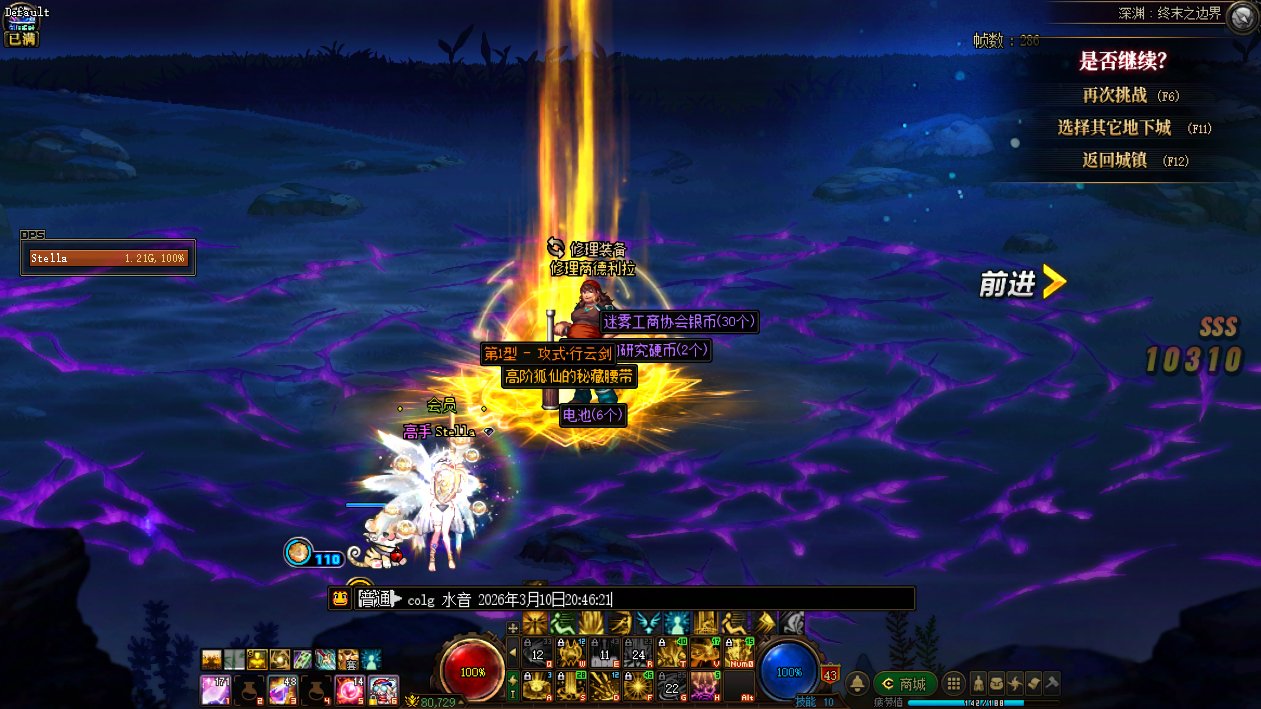Click the round minimap button beside dungeon name
This screenshot has width=1261, height=709.
(1242, 17)
